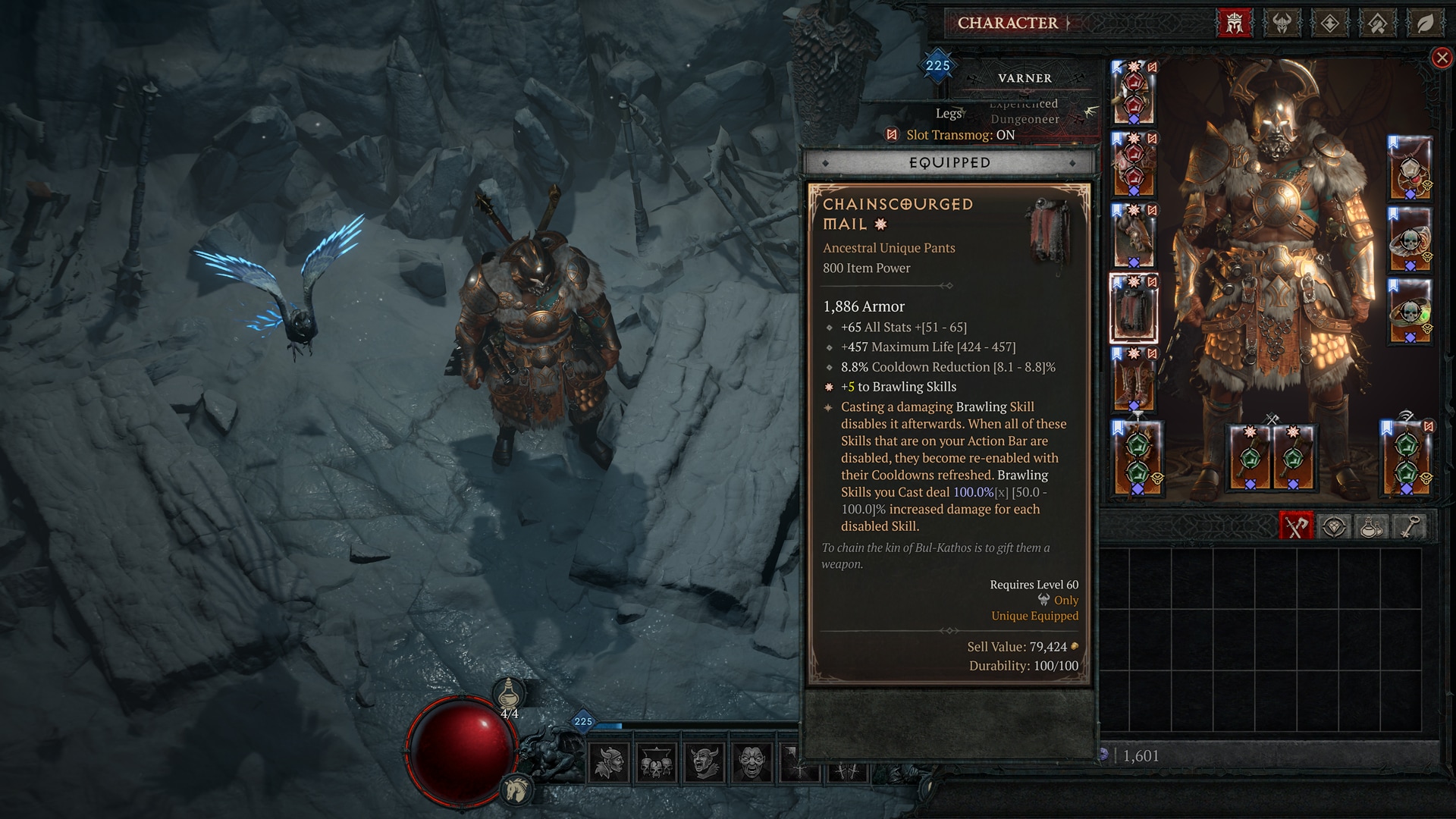Select the crowned helmet tab in top bar
The height and width of the screenshot is (819, 1456).
[x=1234, y=24]
